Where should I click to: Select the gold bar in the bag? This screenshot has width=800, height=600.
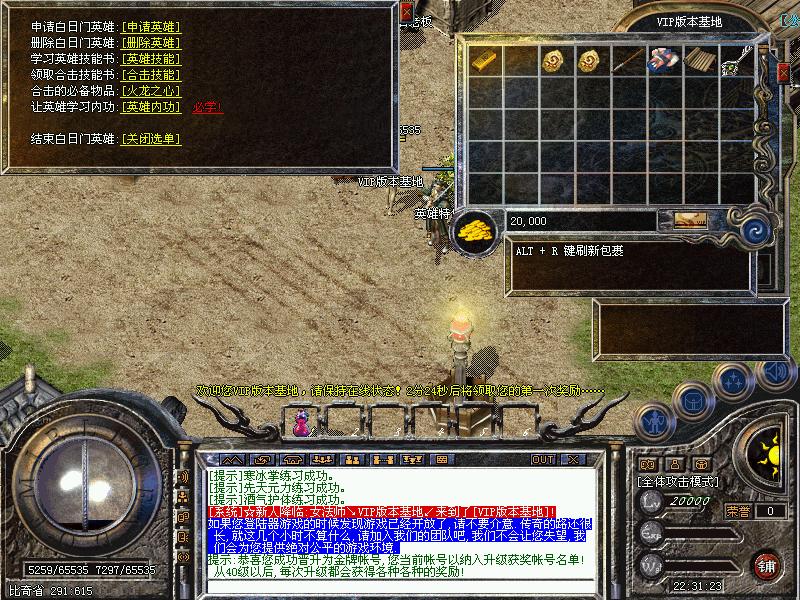(484, 60)
